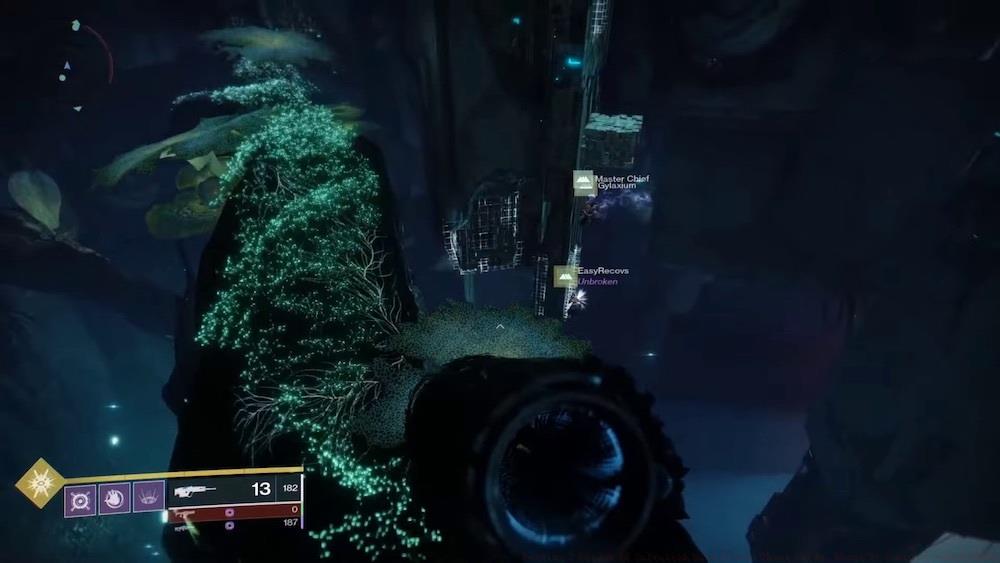Activate the golden super ability diamond
Image resolution: width=1000 pixels, height=563 pixels.
coord(41,483)
